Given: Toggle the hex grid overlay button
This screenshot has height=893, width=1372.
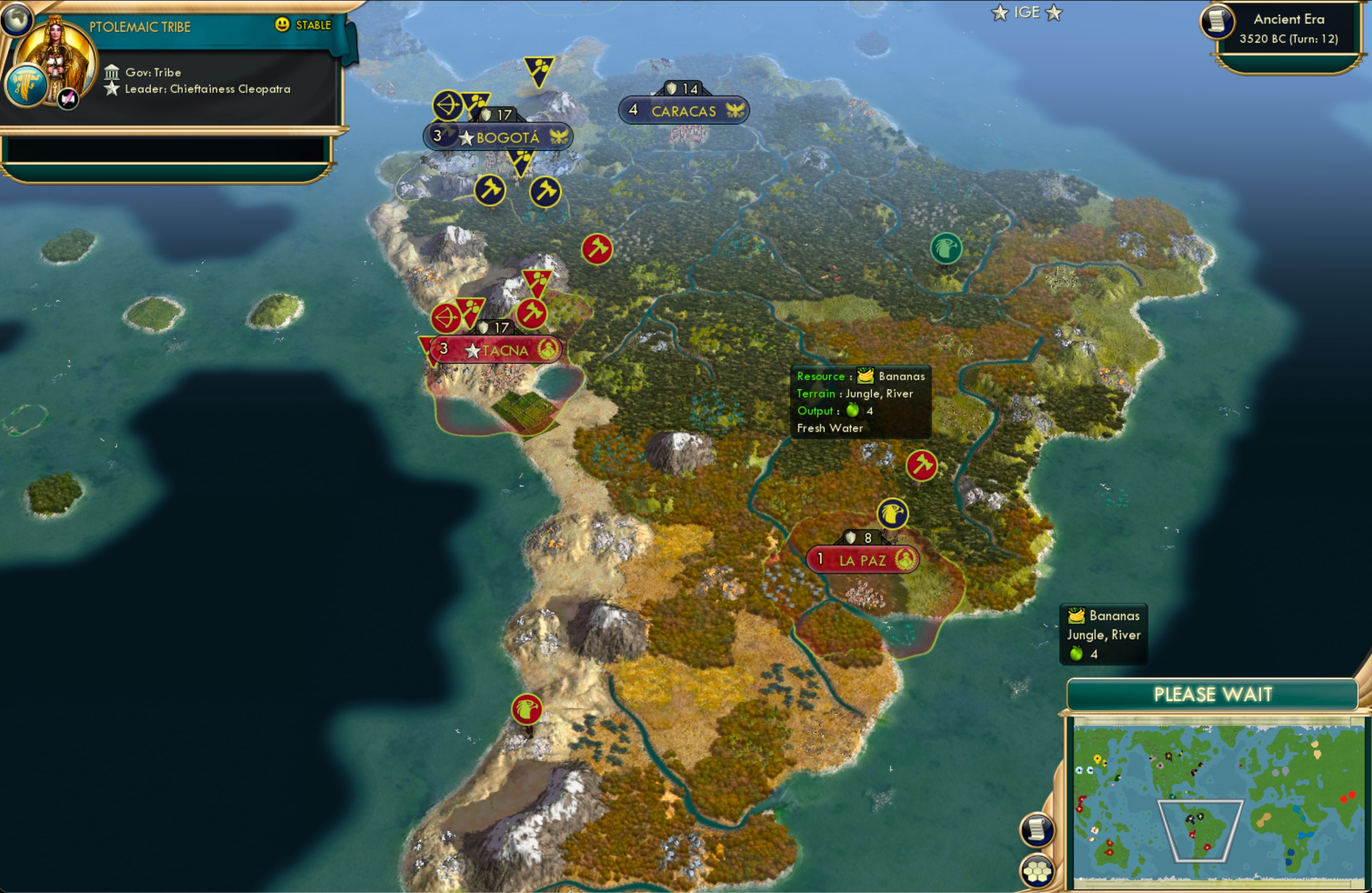Looking at the screenshot, I should 1036,870.
